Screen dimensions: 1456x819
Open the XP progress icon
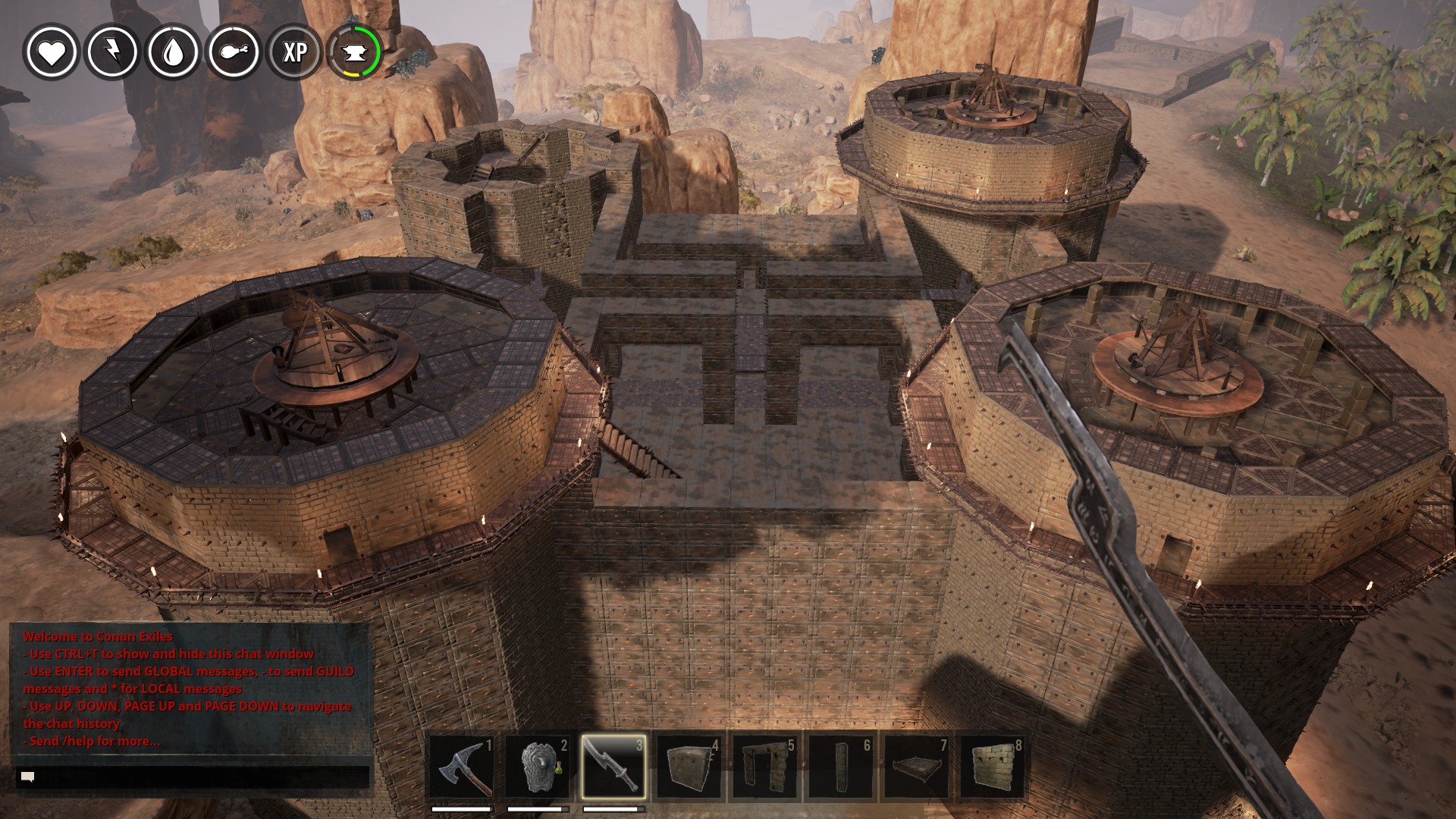294,52
